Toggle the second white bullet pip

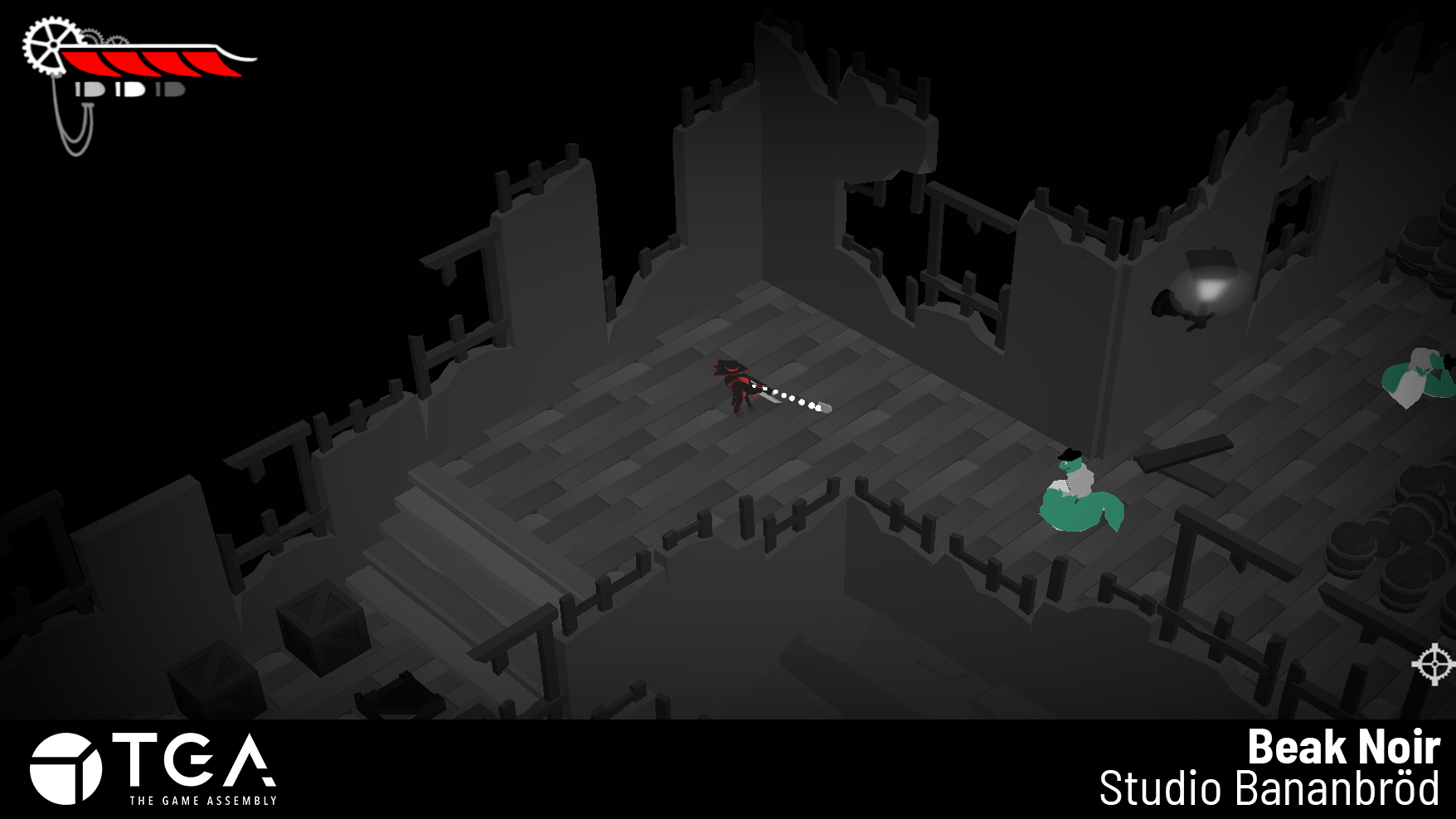point(133,89)
